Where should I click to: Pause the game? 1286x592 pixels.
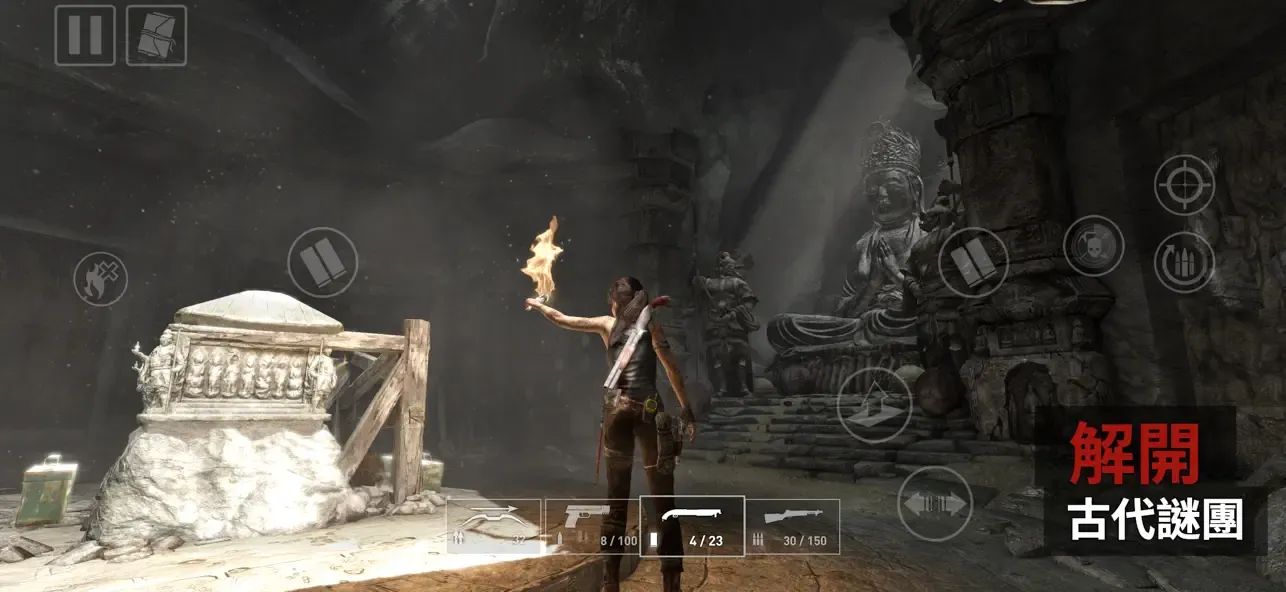click(85, 35)
